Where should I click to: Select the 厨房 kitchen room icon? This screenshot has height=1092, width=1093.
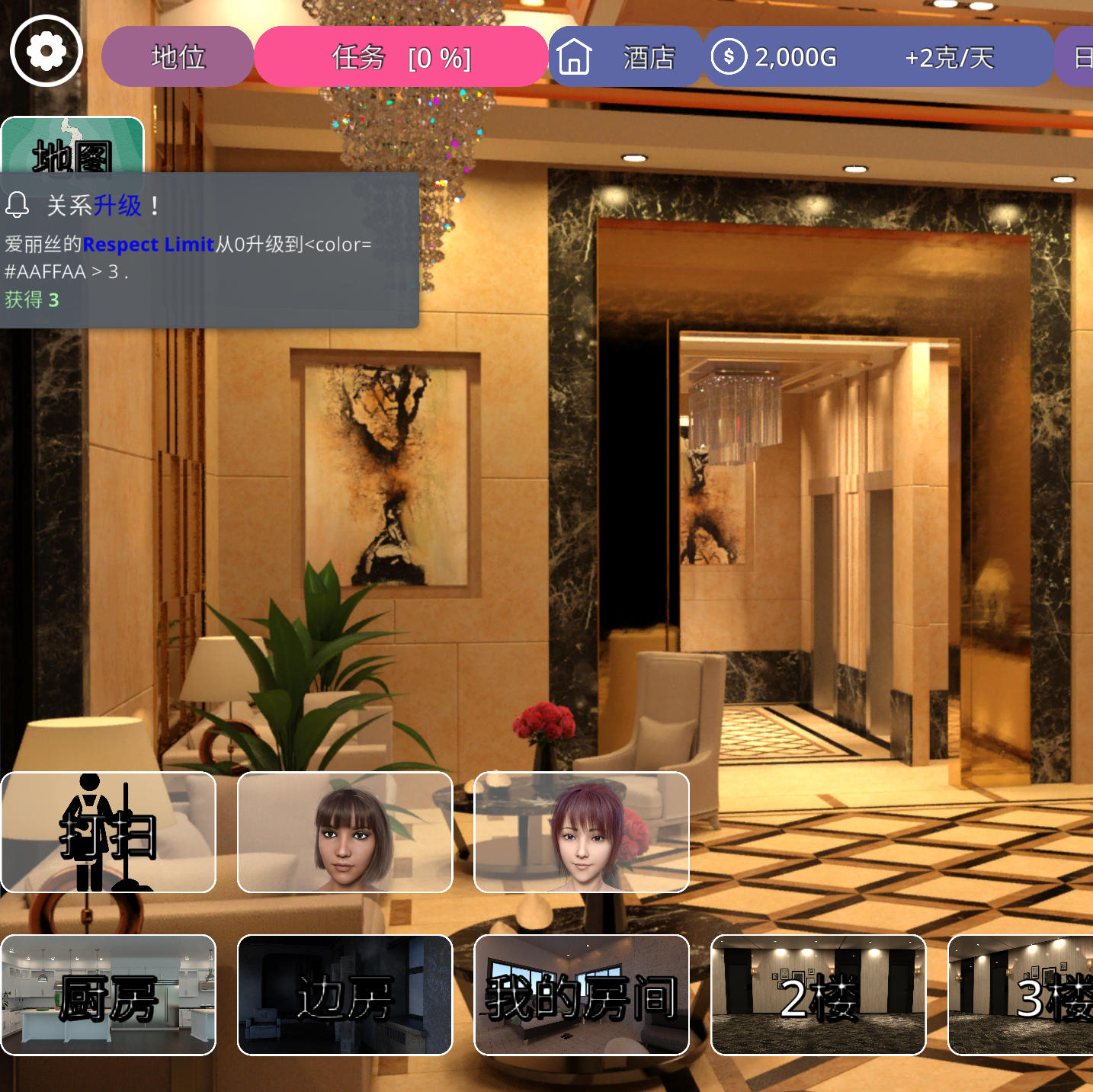[109, 996]
